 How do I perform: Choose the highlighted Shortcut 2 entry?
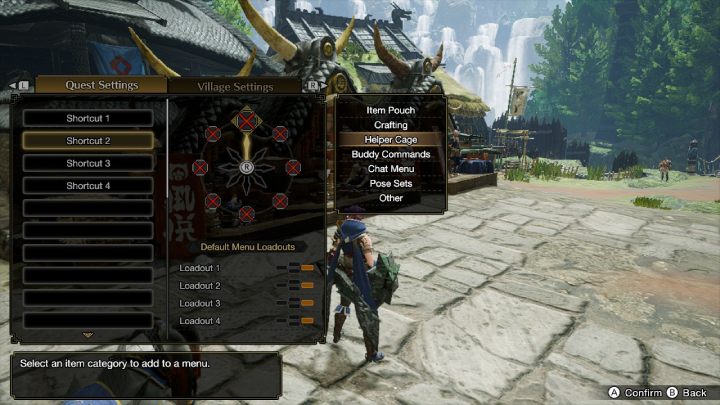[x=88, y=141]
